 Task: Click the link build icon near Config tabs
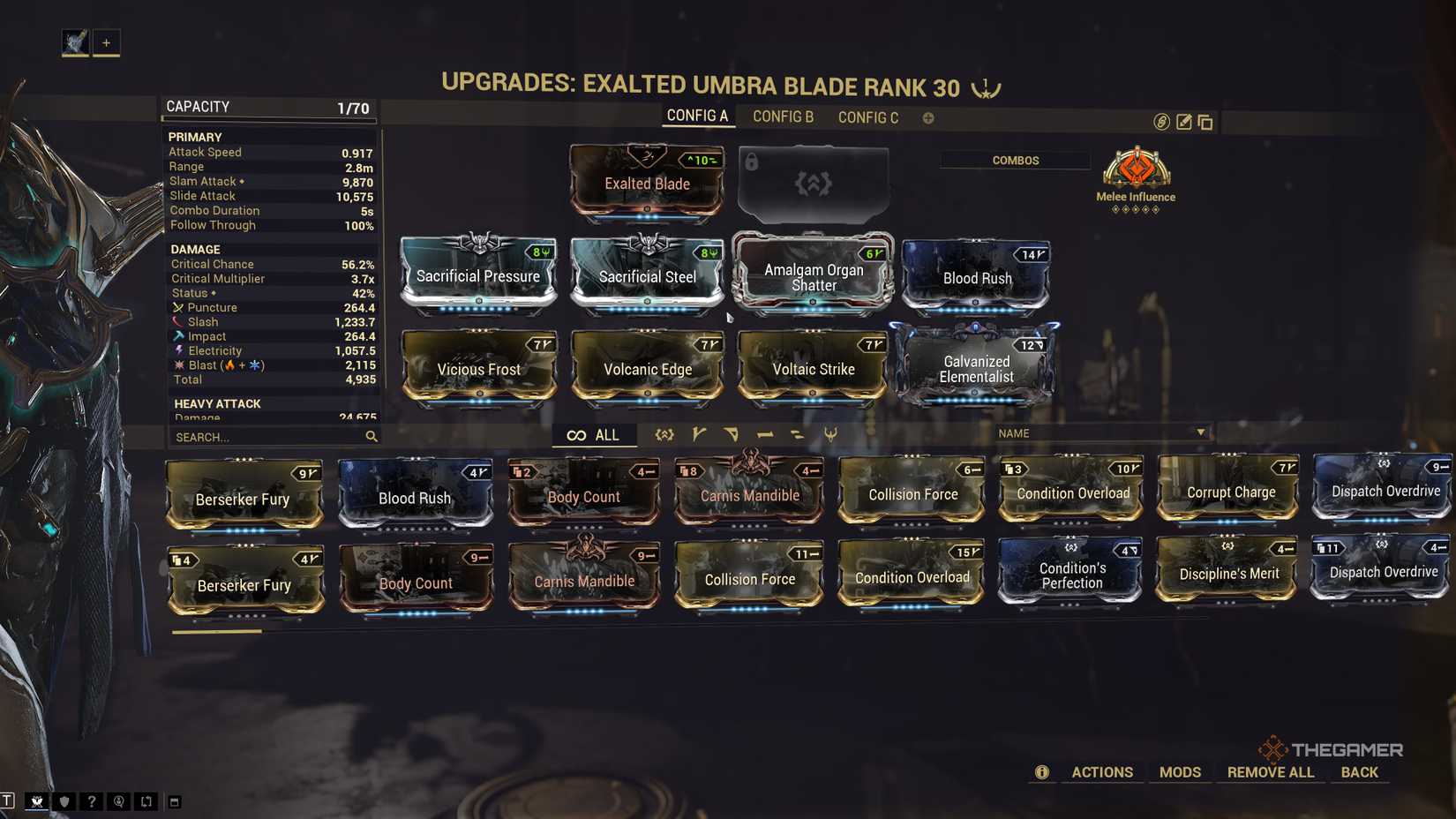click(x=1161, y=122)
